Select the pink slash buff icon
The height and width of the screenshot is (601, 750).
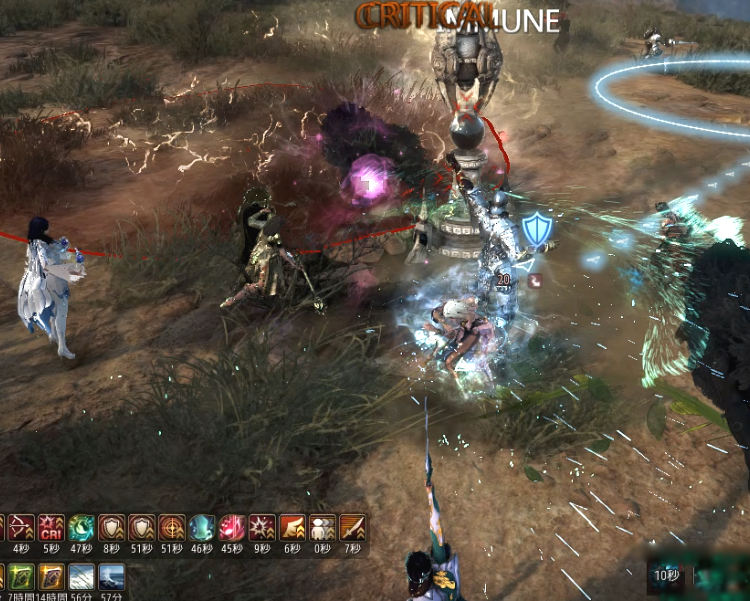[232, 527]
